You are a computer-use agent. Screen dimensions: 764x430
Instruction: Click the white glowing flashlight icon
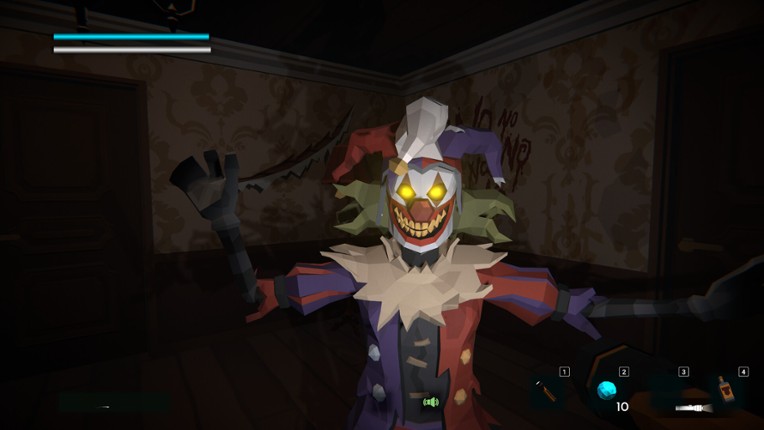coord(694,408)
